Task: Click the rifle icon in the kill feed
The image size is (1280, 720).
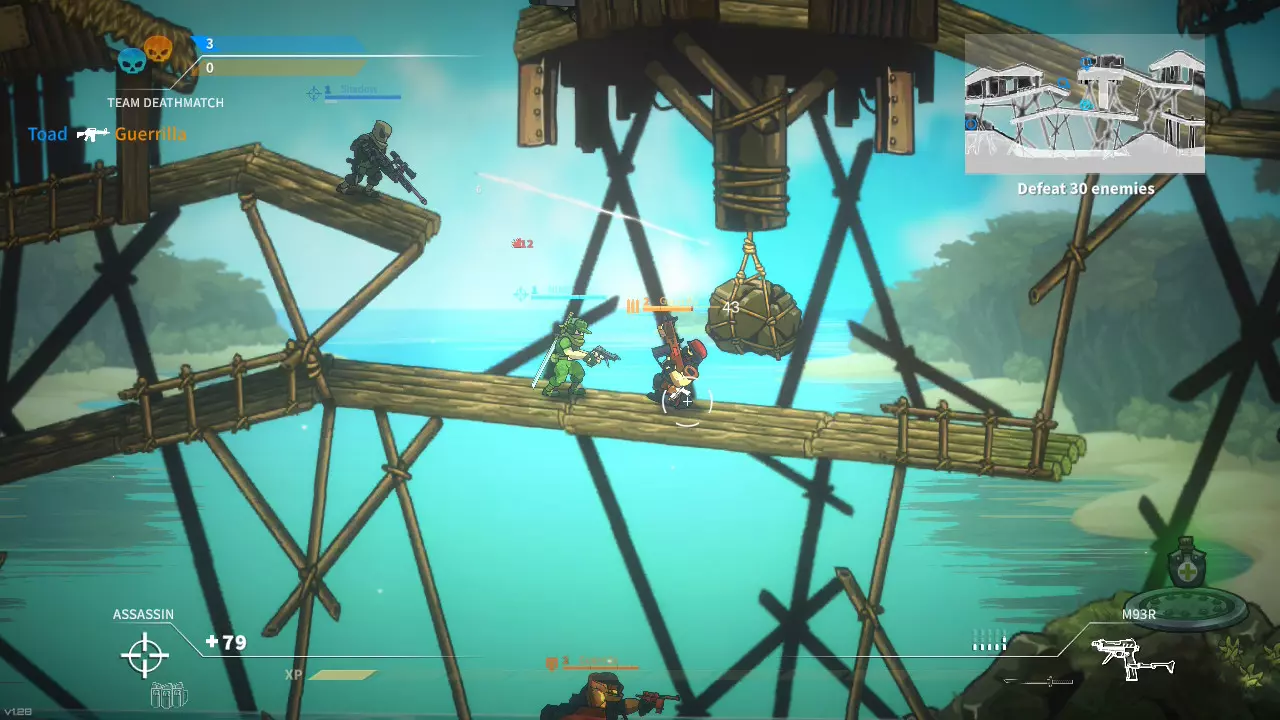Action: [x=92, y=134]
